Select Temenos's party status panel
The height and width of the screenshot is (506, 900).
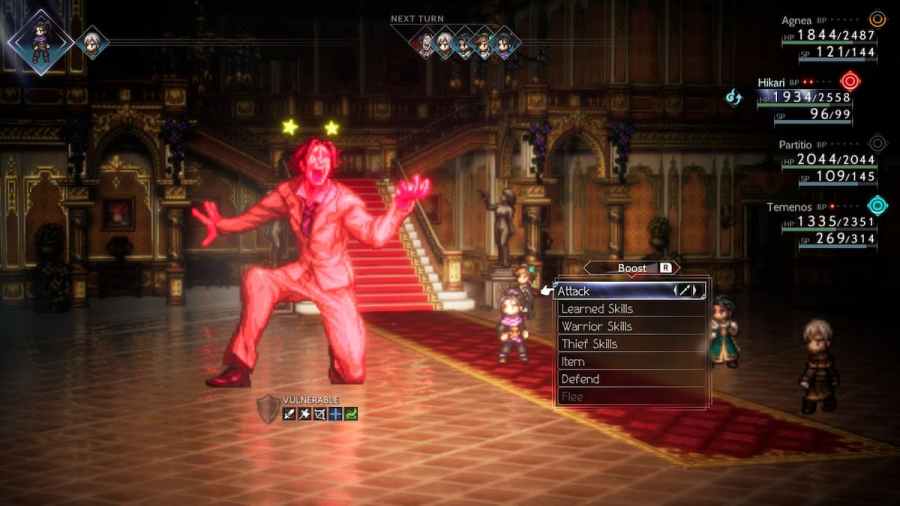point(826,223)
